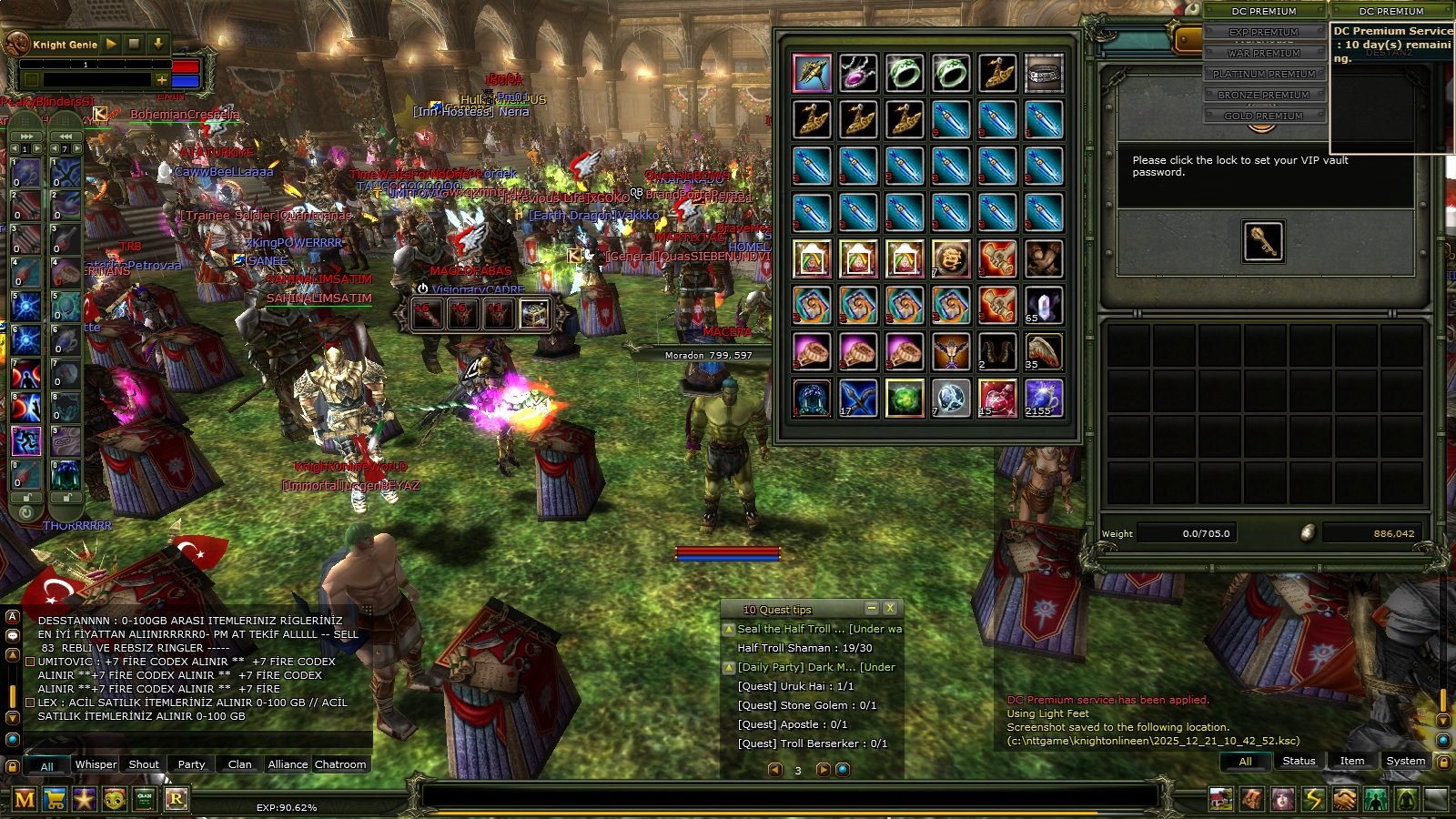Choose the Gold Premium option

(x=1263, y=116)
